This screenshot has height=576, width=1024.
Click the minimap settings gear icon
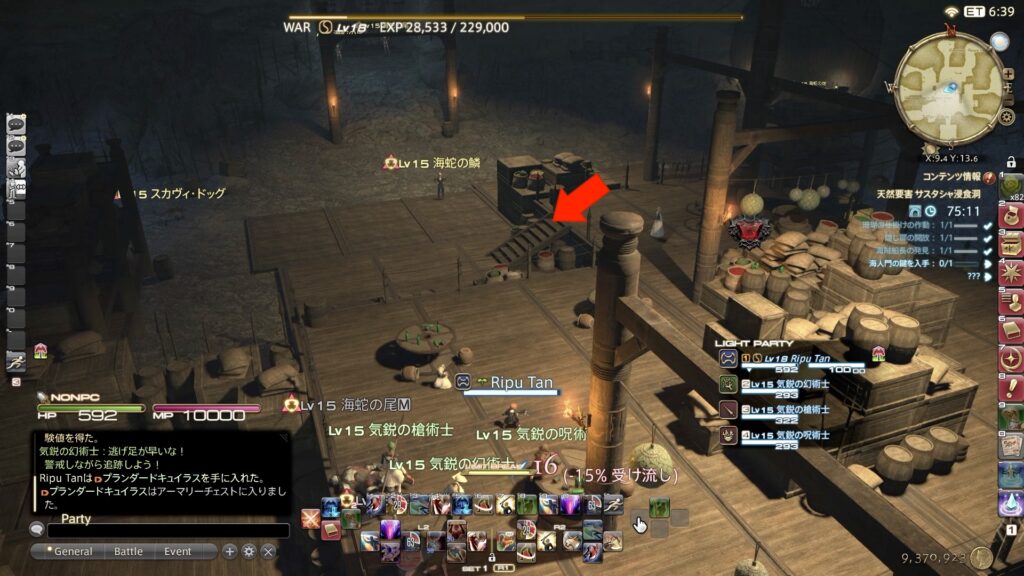[1007, 118]
